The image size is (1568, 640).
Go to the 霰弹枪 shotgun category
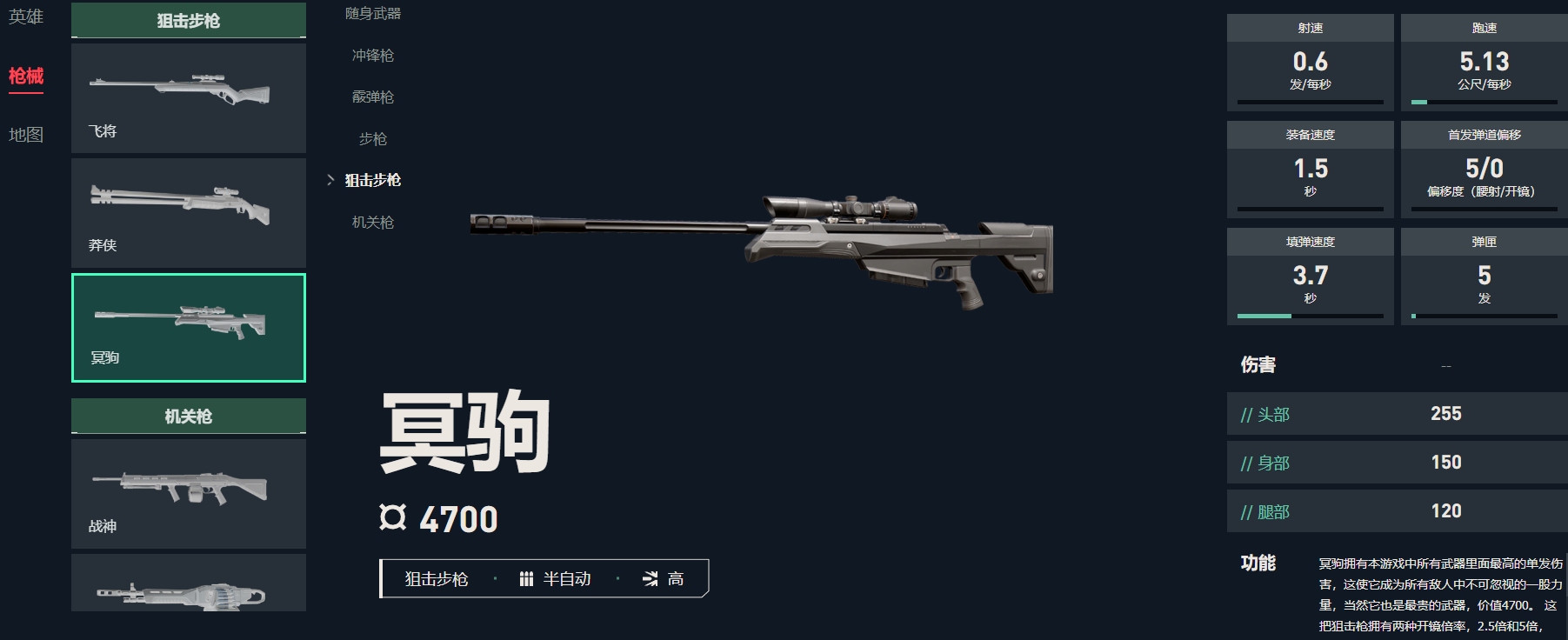(x=373, y=97)
